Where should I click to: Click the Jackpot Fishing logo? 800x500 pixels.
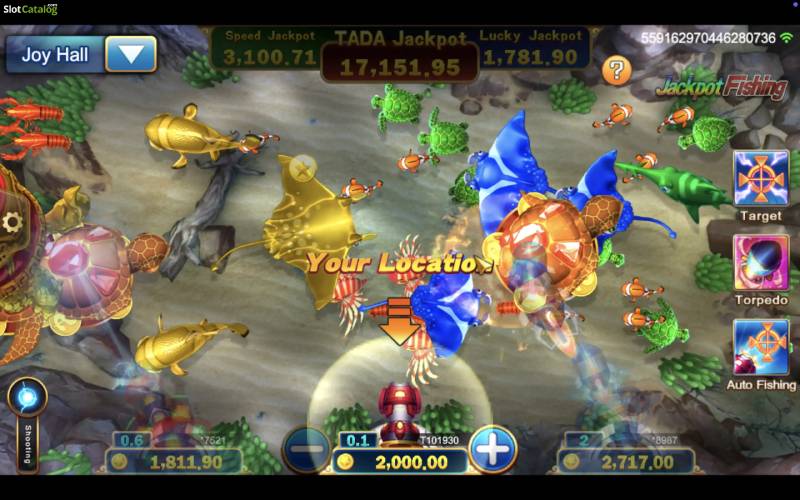721,87
